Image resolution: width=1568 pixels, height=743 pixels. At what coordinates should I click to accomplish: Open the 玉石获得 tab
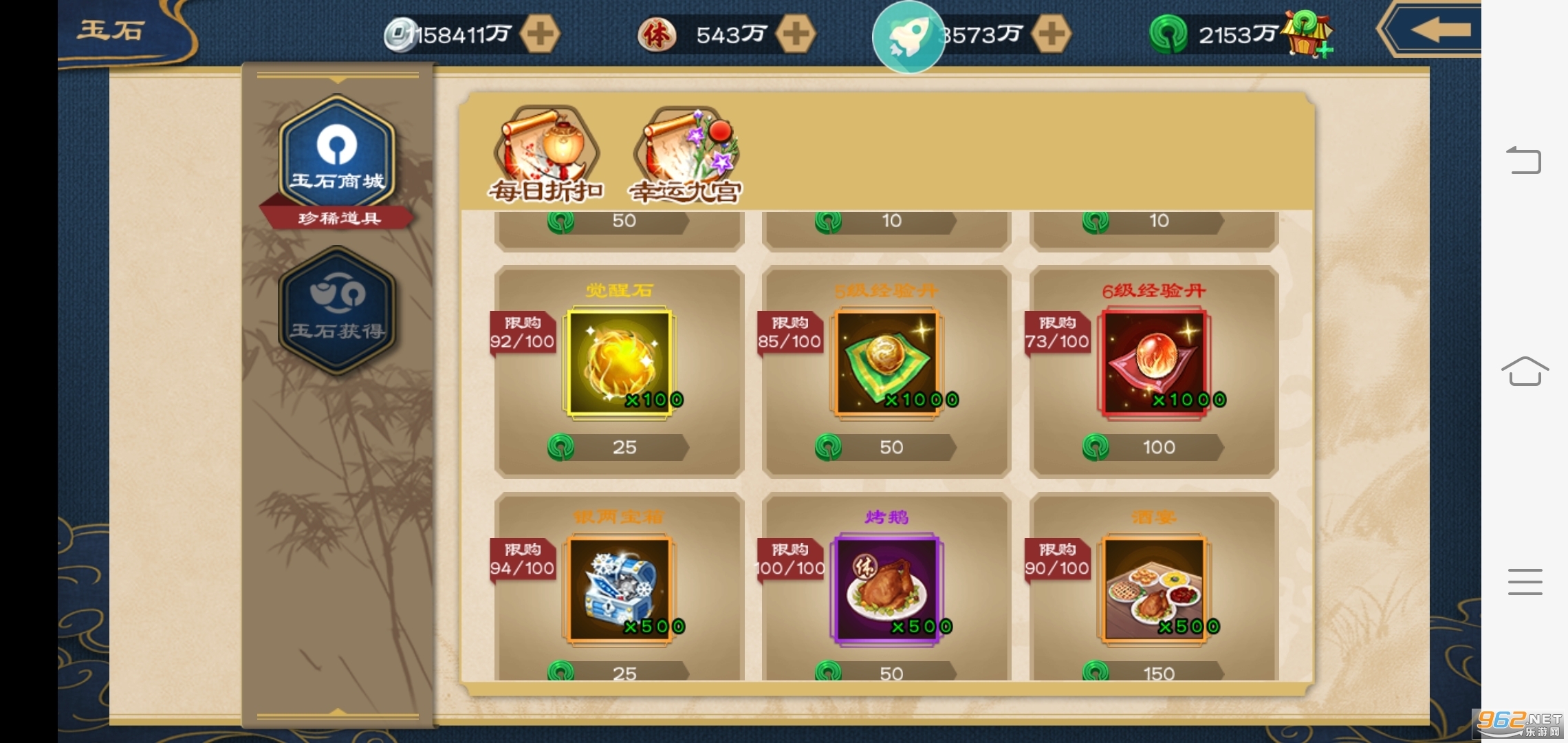pos(337,310)
